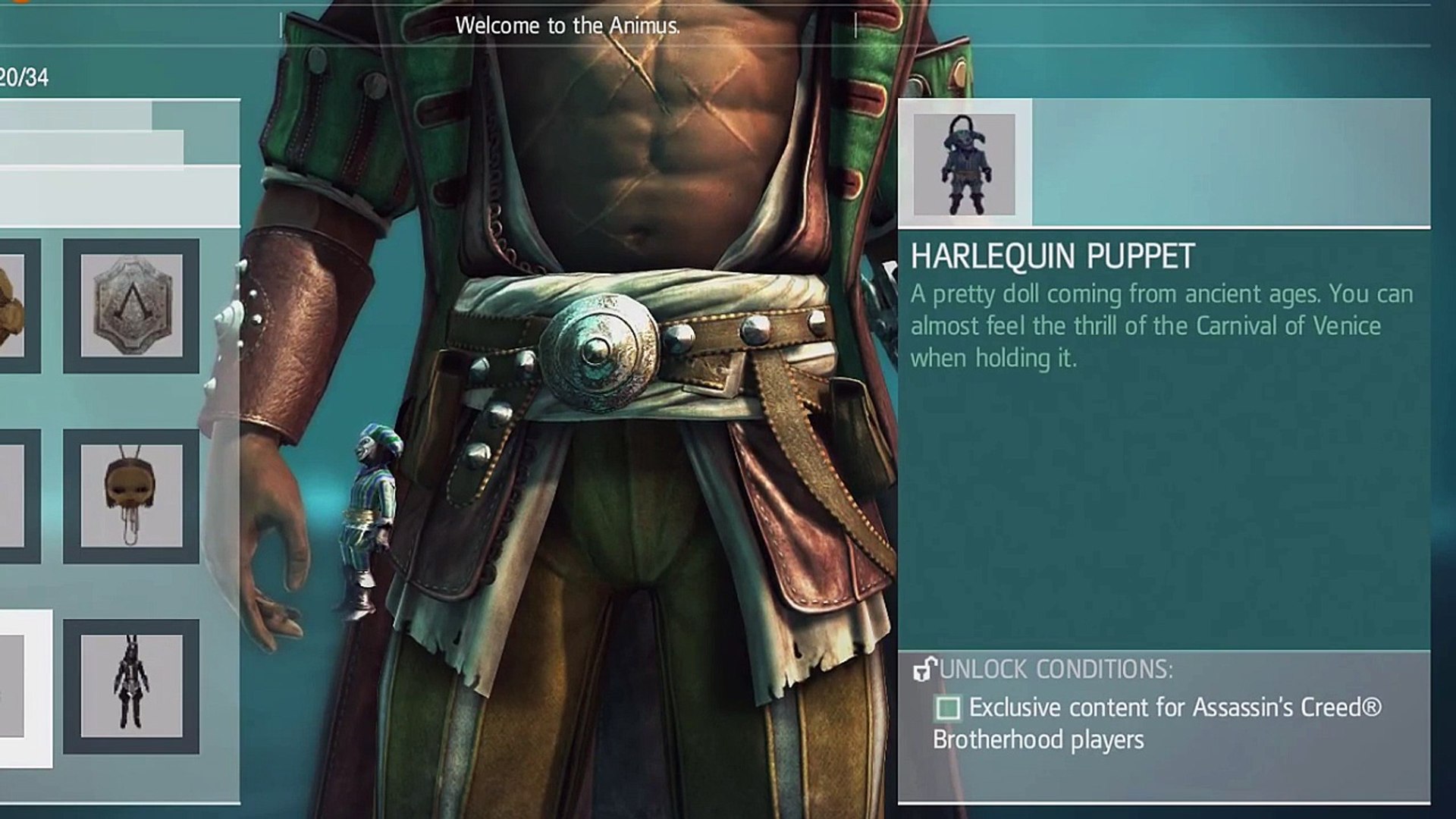Select the Assassin insignia badge relic
Screen dimensions: 1456x819
click(x=131, y=306)
